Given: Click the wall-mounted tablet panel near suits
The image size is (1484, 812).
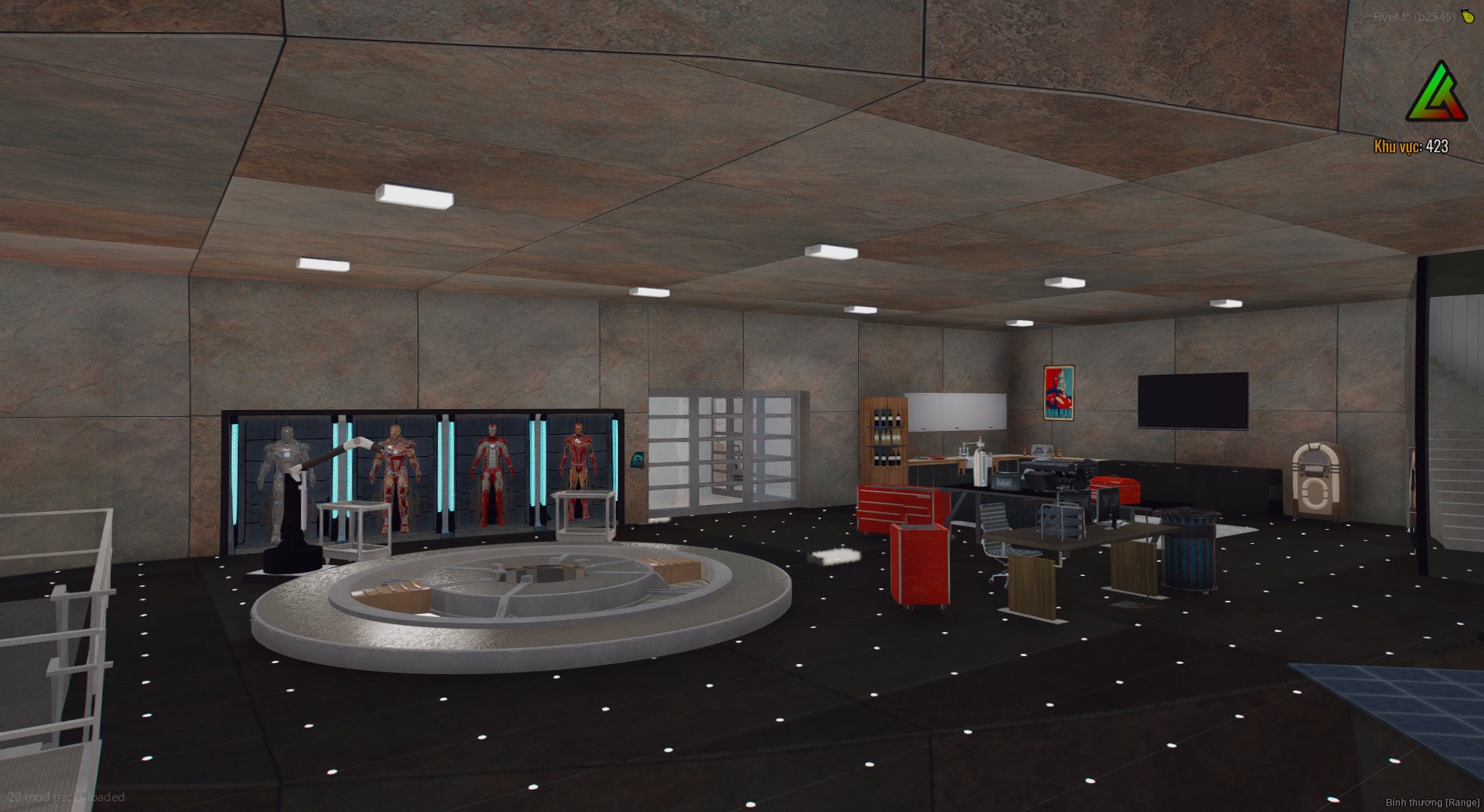Looking at the screenshot, I should [639, 461].
